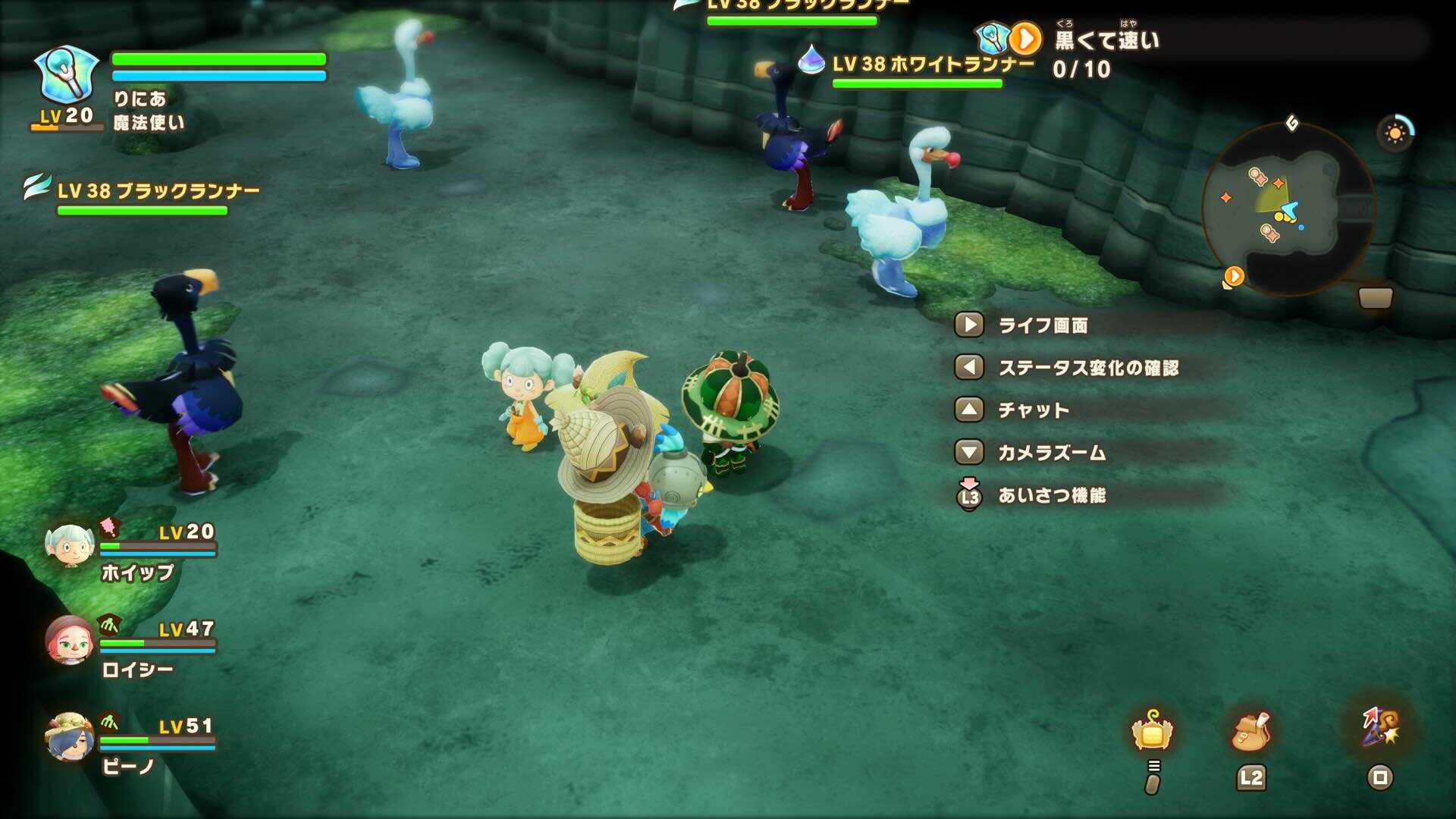The width and height of the screenshot is (1456, 819).
Task: Click the small chest icon below minimap
Action: point(1375,298)
